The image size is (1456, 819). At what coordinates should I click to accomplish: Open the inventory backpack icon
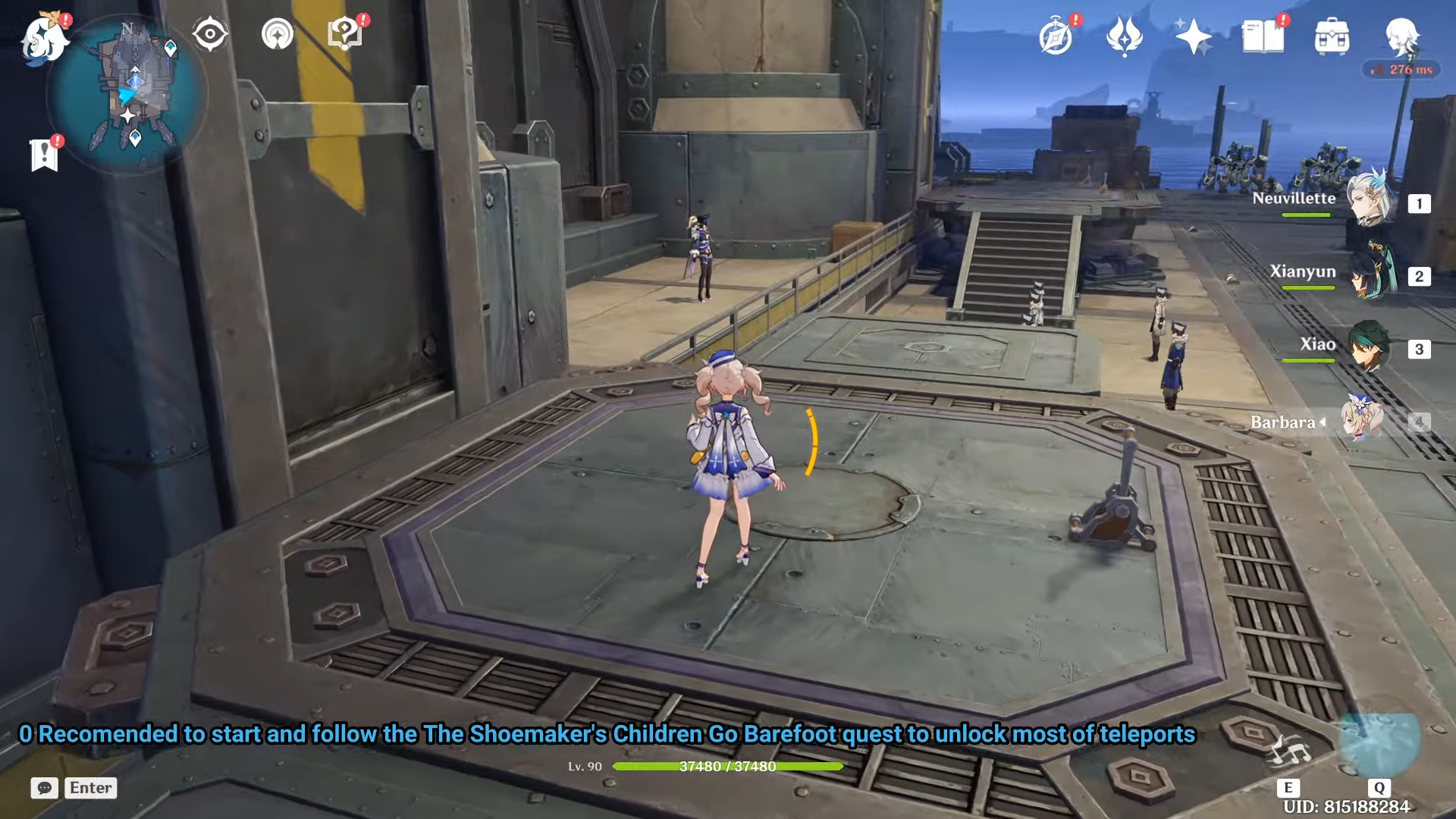click(x=1332, y=36)
